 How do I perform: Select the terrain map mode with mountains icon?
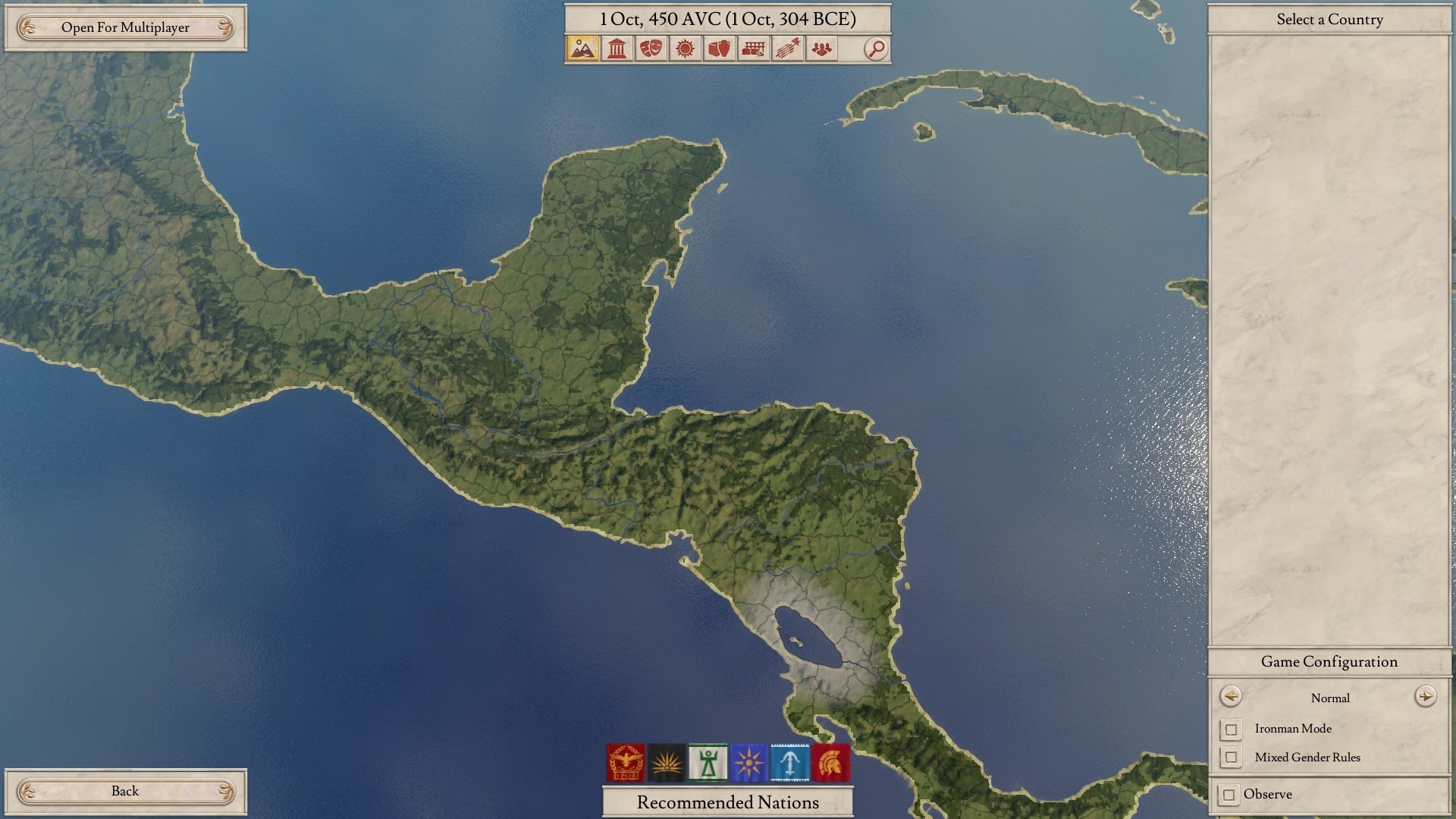click(582, 49)
